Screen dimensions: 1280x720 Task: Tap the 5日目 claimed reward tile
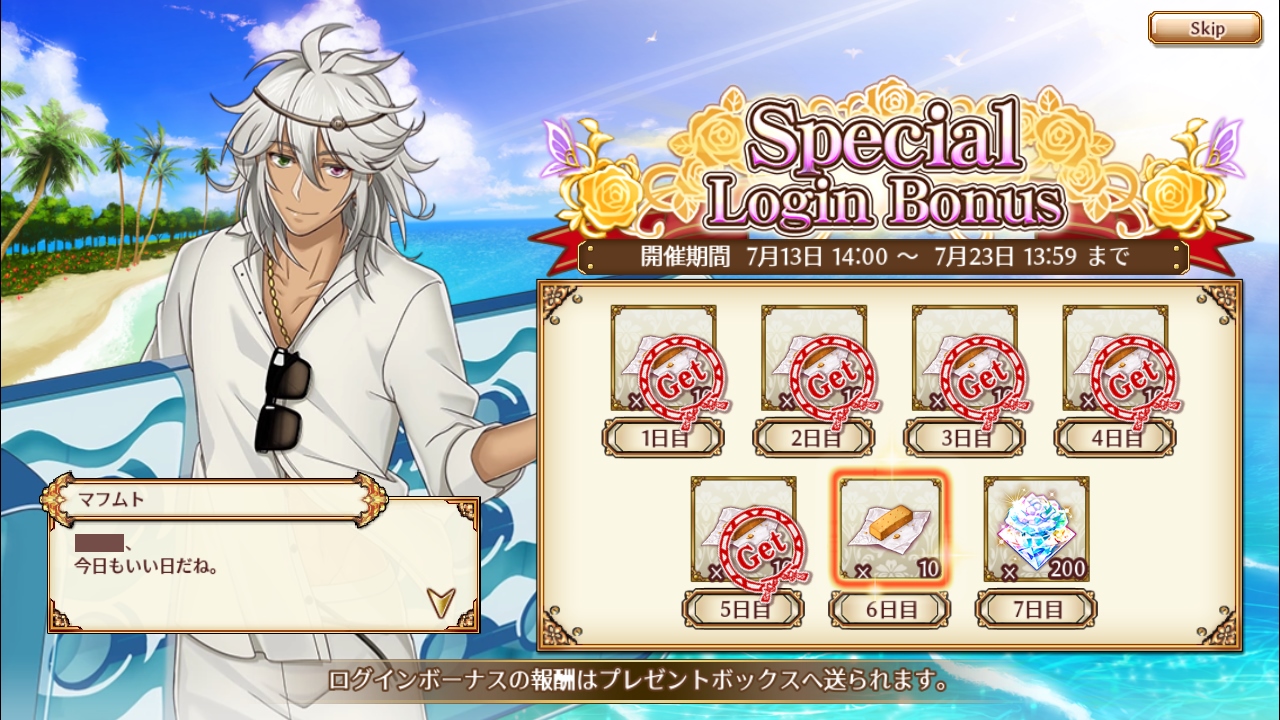coord(743,530)
